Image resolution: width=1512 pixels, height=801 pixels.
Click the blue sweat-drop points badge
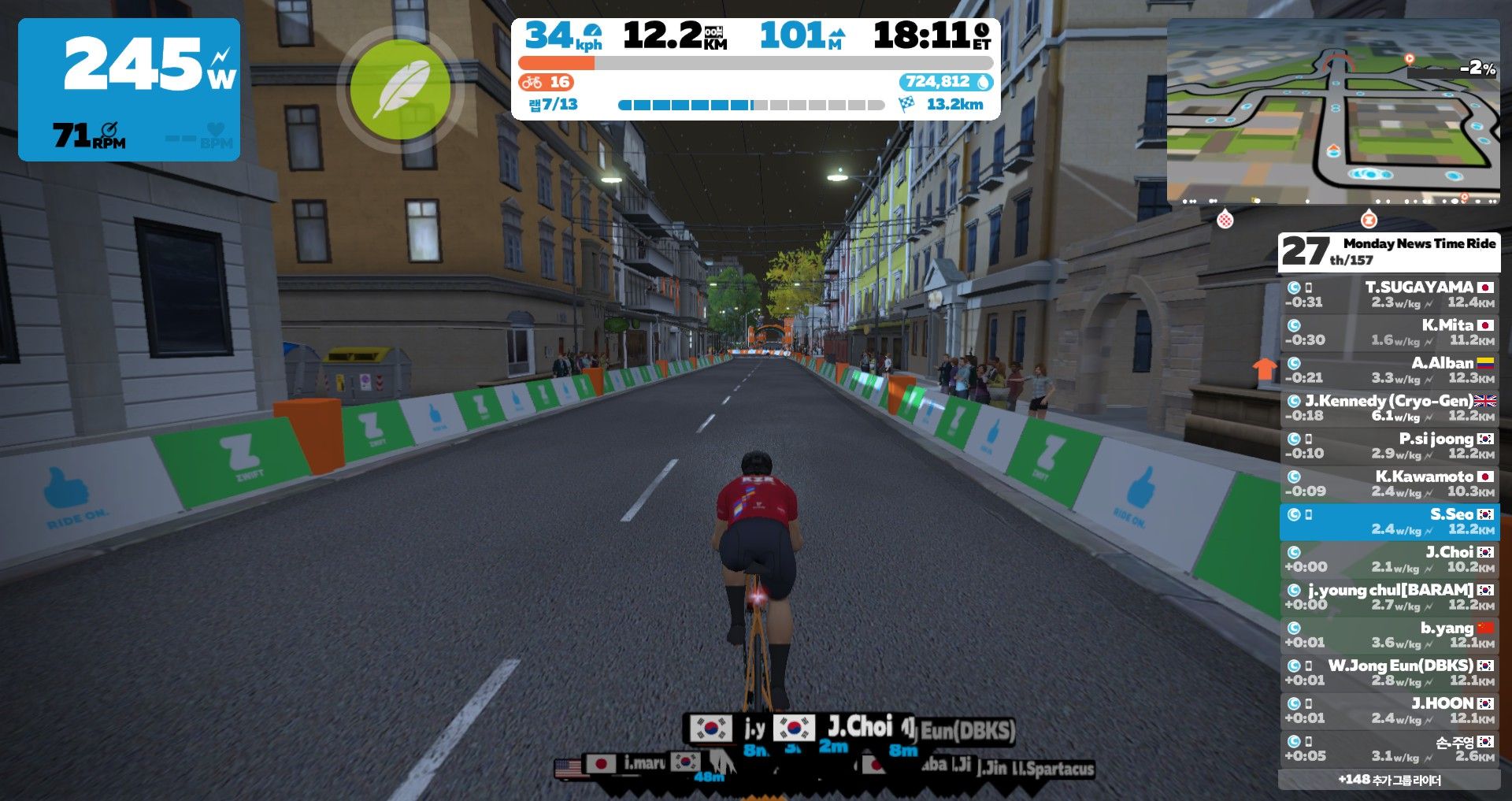point(945,82)
